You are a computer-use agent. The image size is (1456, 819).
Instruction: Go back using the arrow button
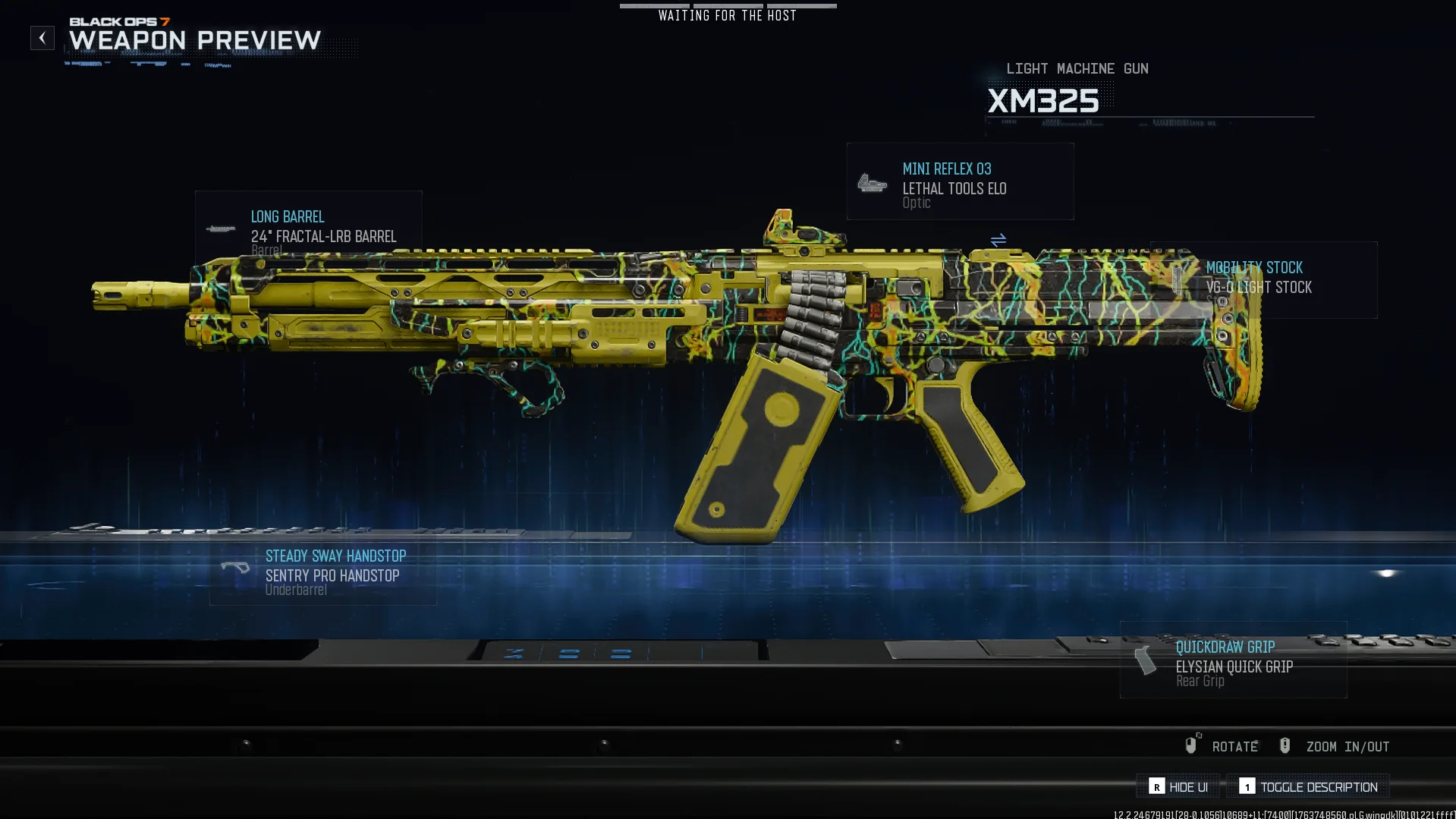[x=42, y=38]
